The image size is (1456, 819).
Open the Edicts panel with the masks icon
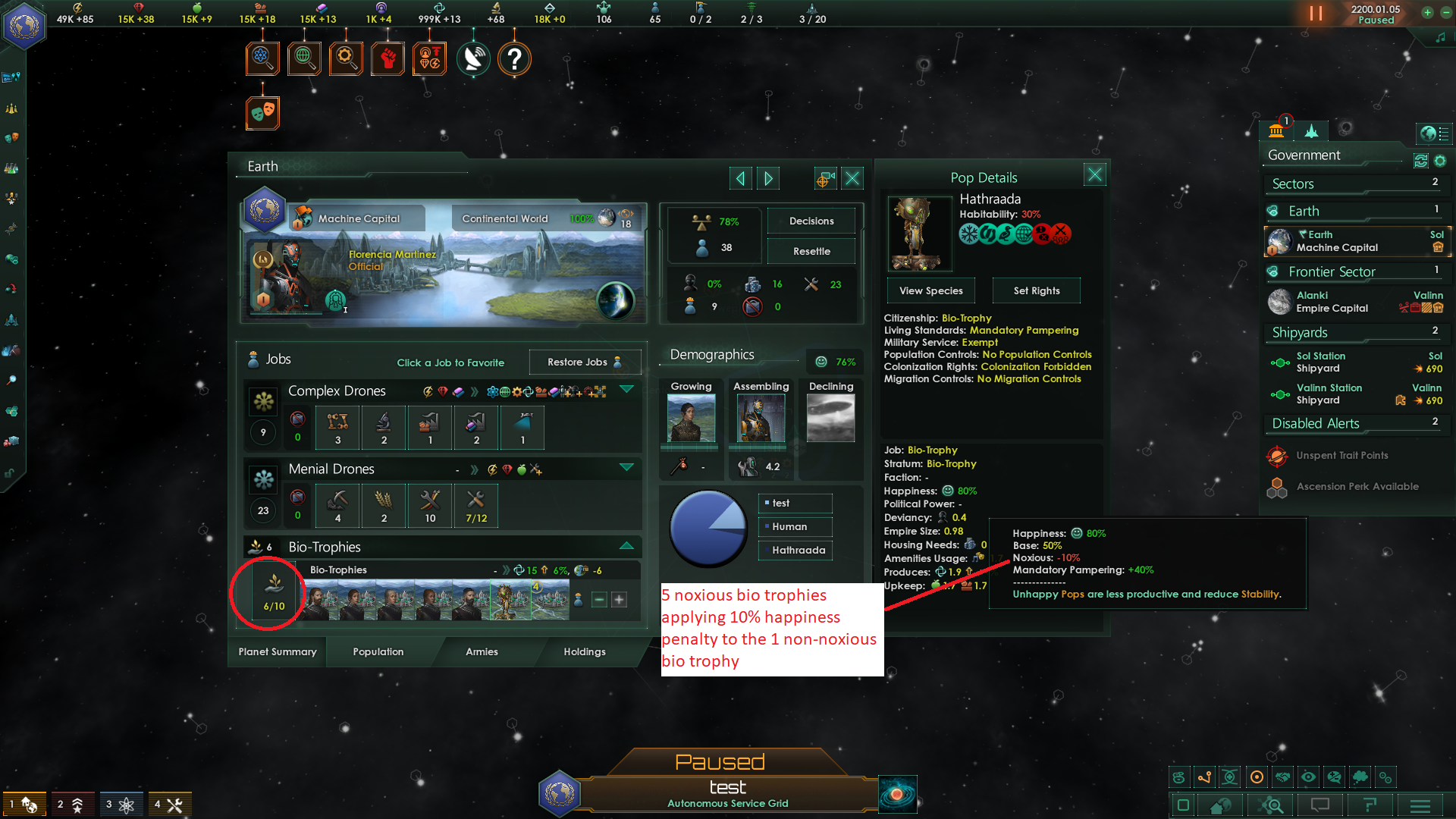point(263,112)
